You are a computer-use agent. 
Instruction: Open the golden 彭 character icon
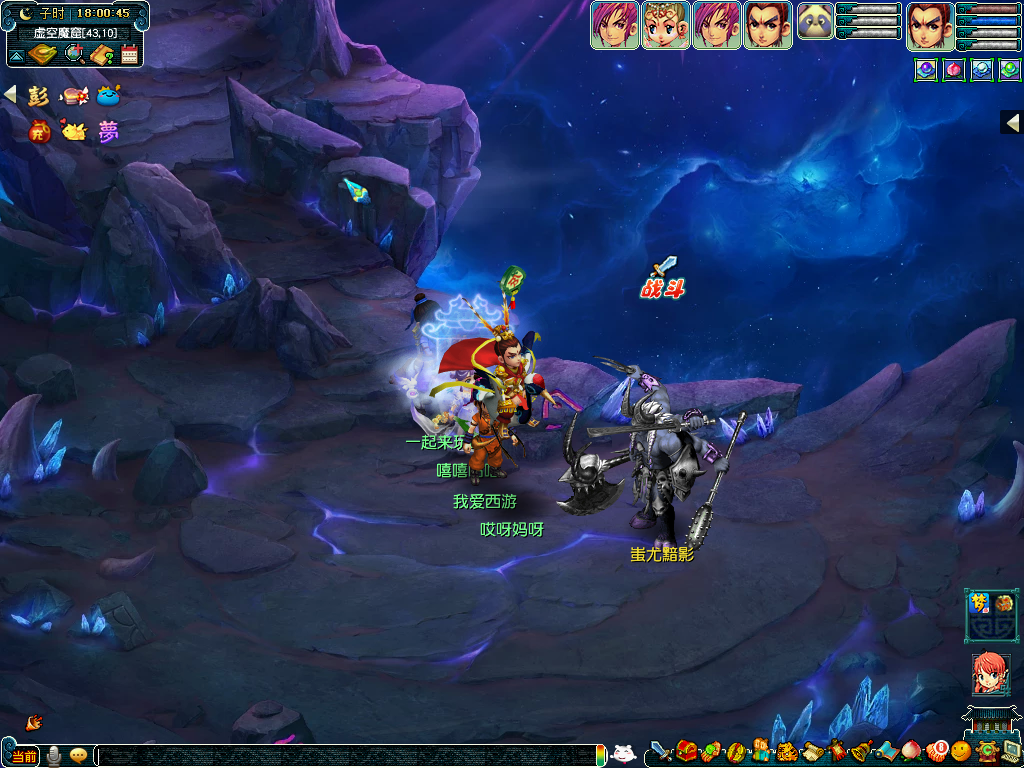[x=39, y=96]
